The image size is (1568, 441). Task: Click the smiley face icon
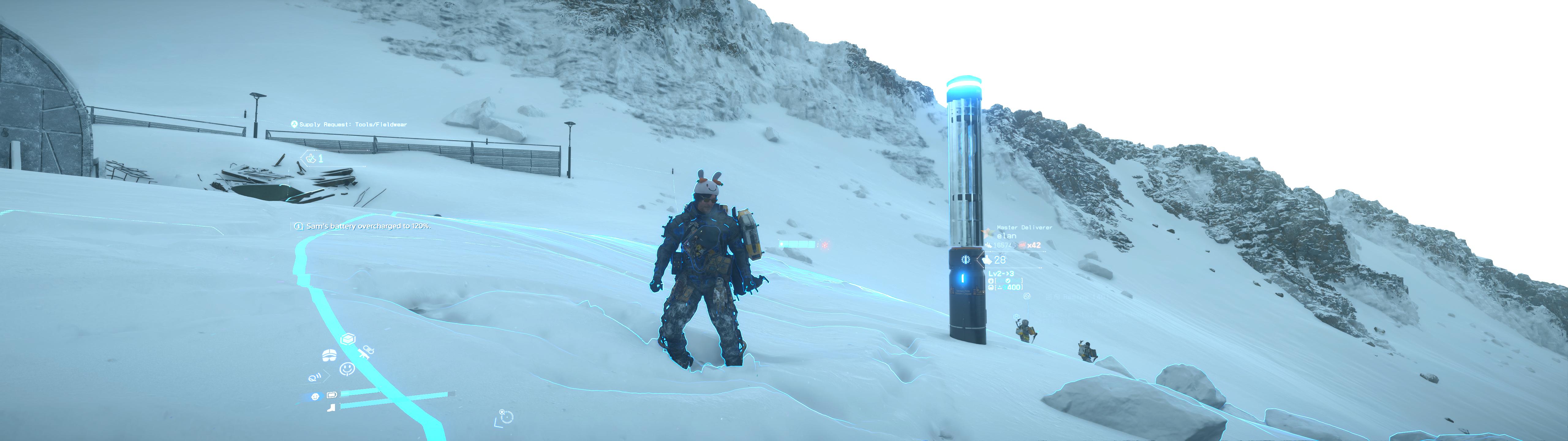(346, 369)
